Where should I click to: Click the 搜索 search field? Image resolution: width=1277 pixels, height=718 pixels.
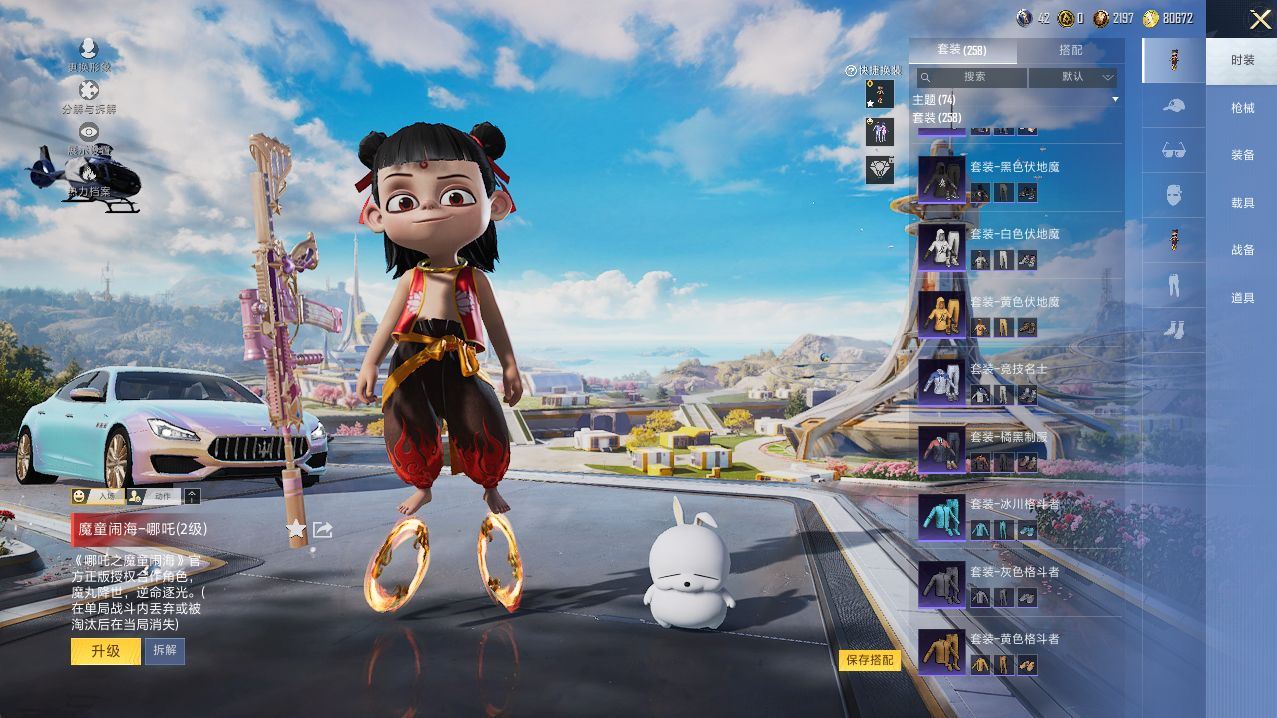click(x=973, y=77)
